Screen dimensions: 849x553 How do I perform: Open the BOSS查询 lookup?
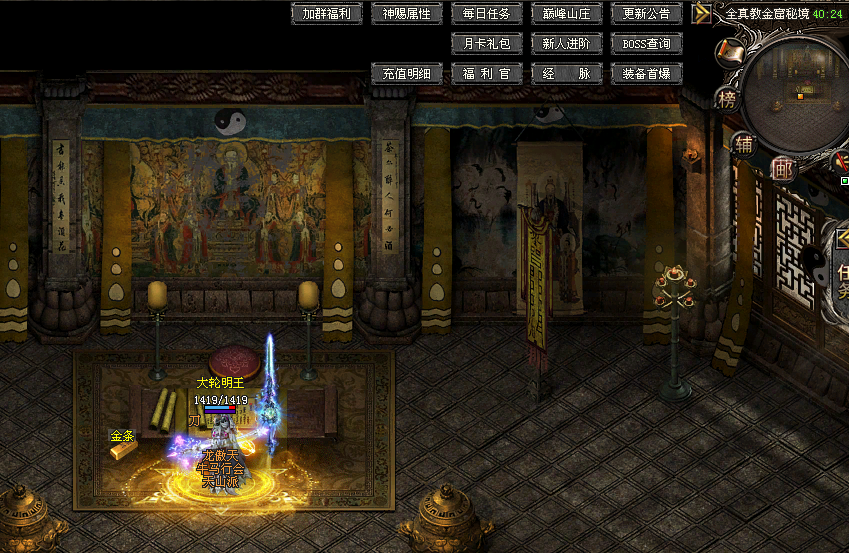coord(647,44)
